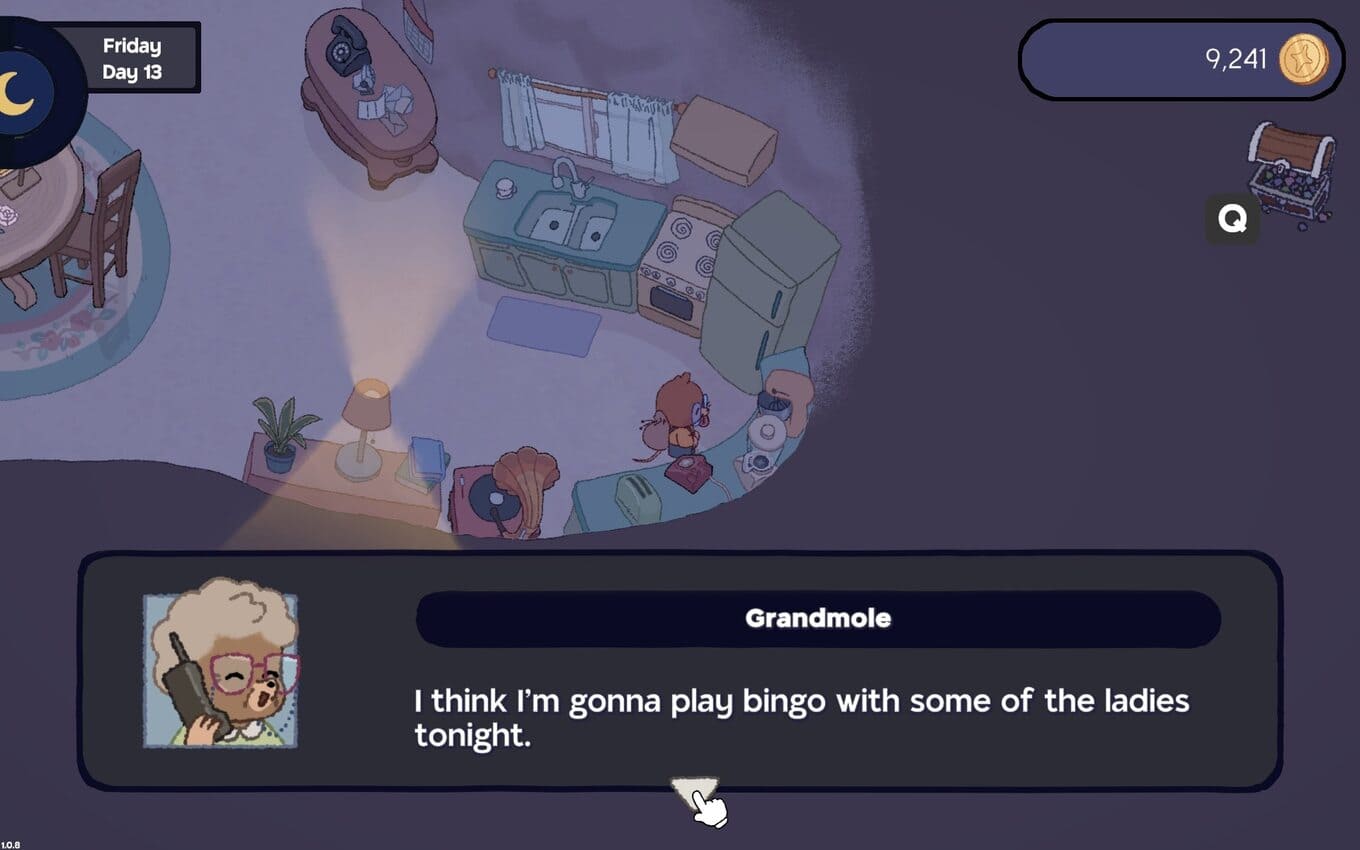Open the treasure chest collection icon

click(x=1291, y=168)
